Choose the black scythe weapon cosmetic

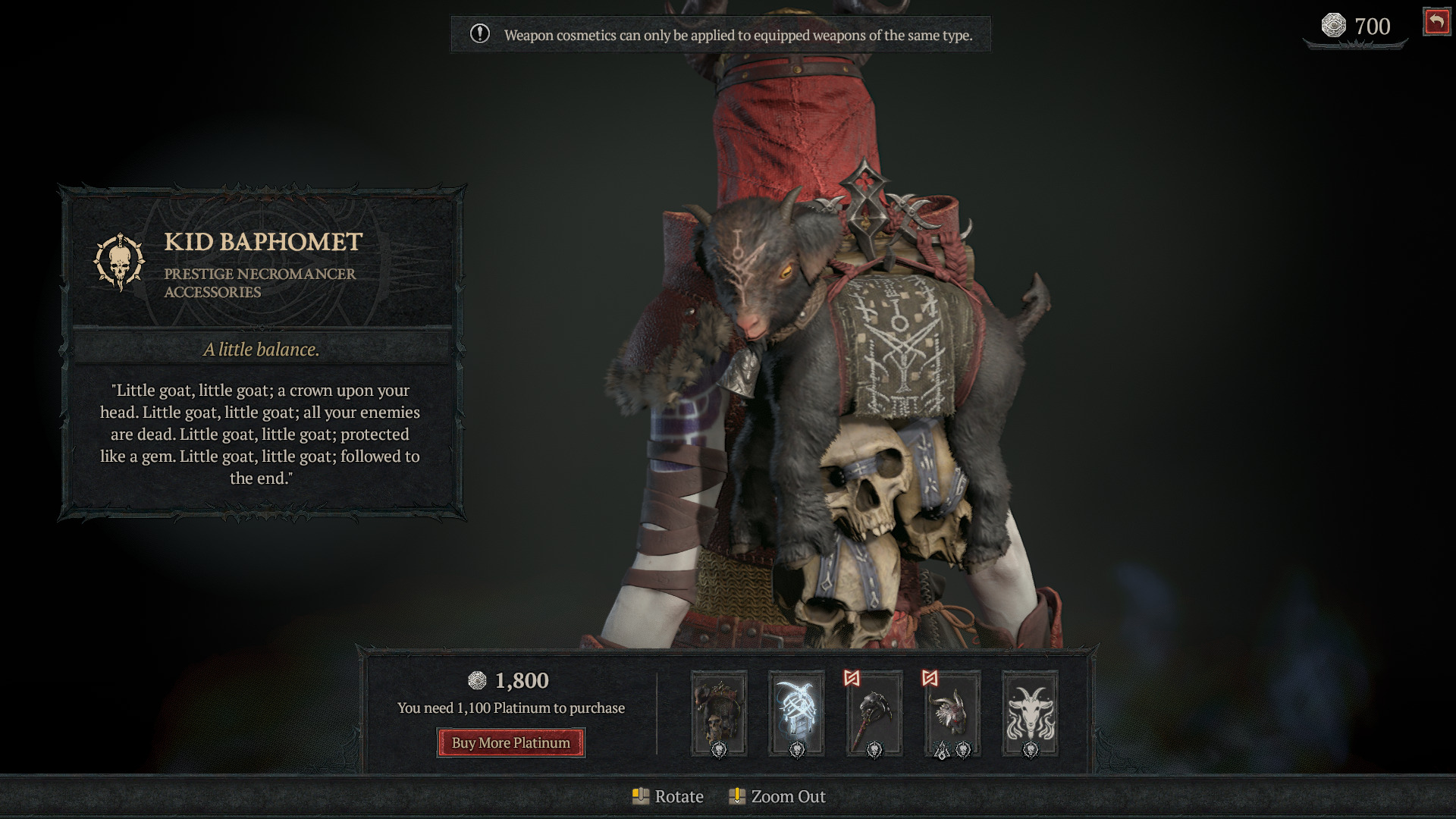874,714
